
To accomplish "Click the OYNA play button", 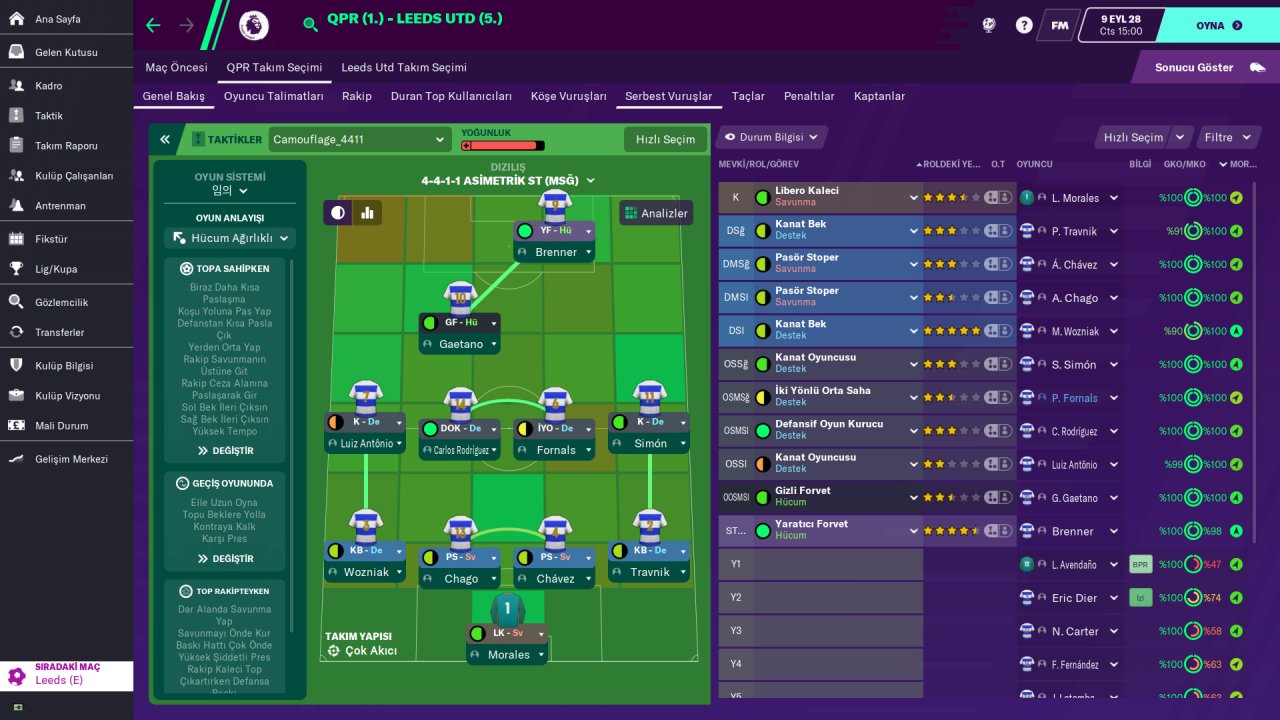I will [x=1218, y=26].
